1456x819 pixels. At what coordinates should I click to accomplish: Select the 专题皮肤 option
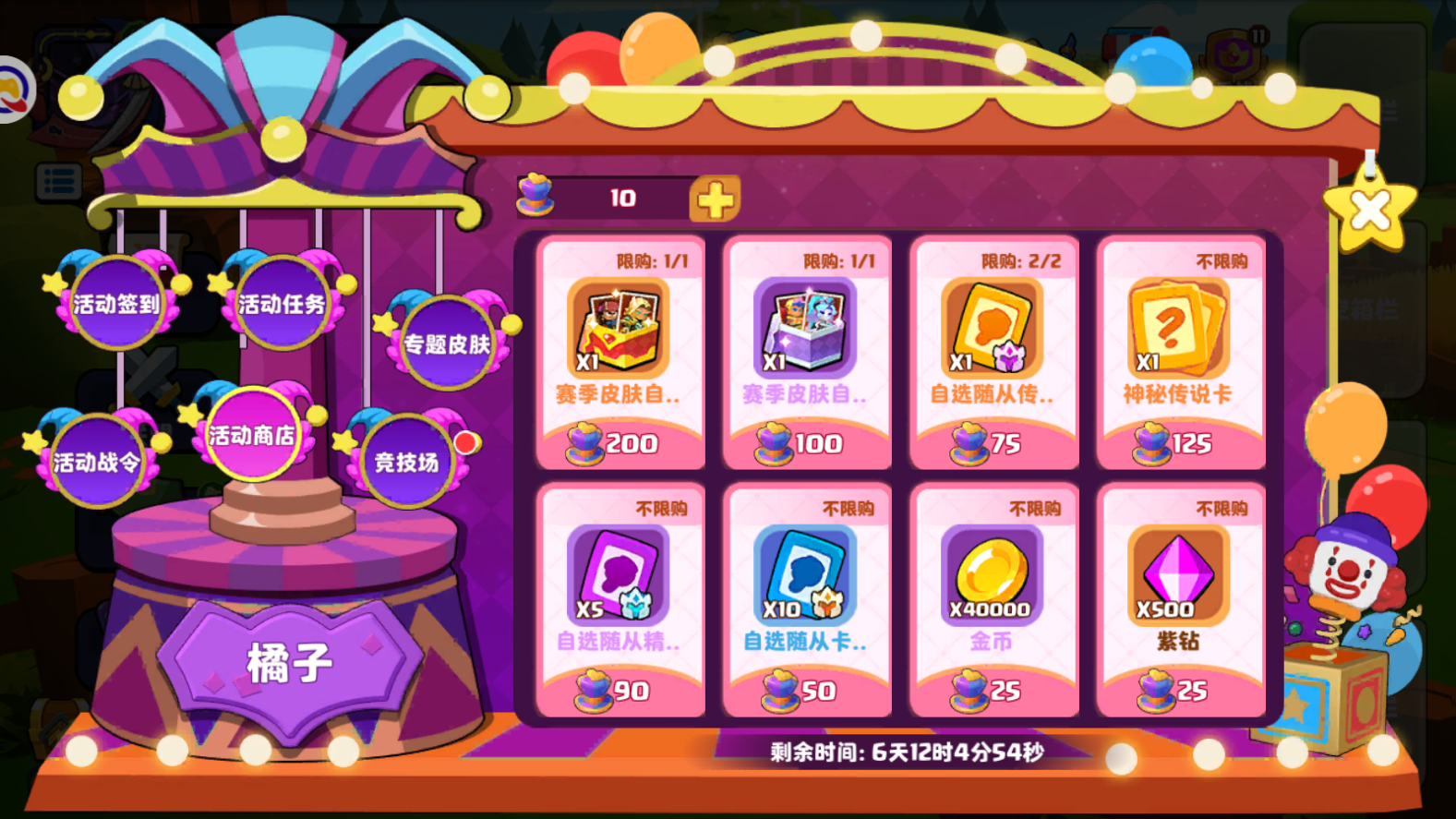447,345
